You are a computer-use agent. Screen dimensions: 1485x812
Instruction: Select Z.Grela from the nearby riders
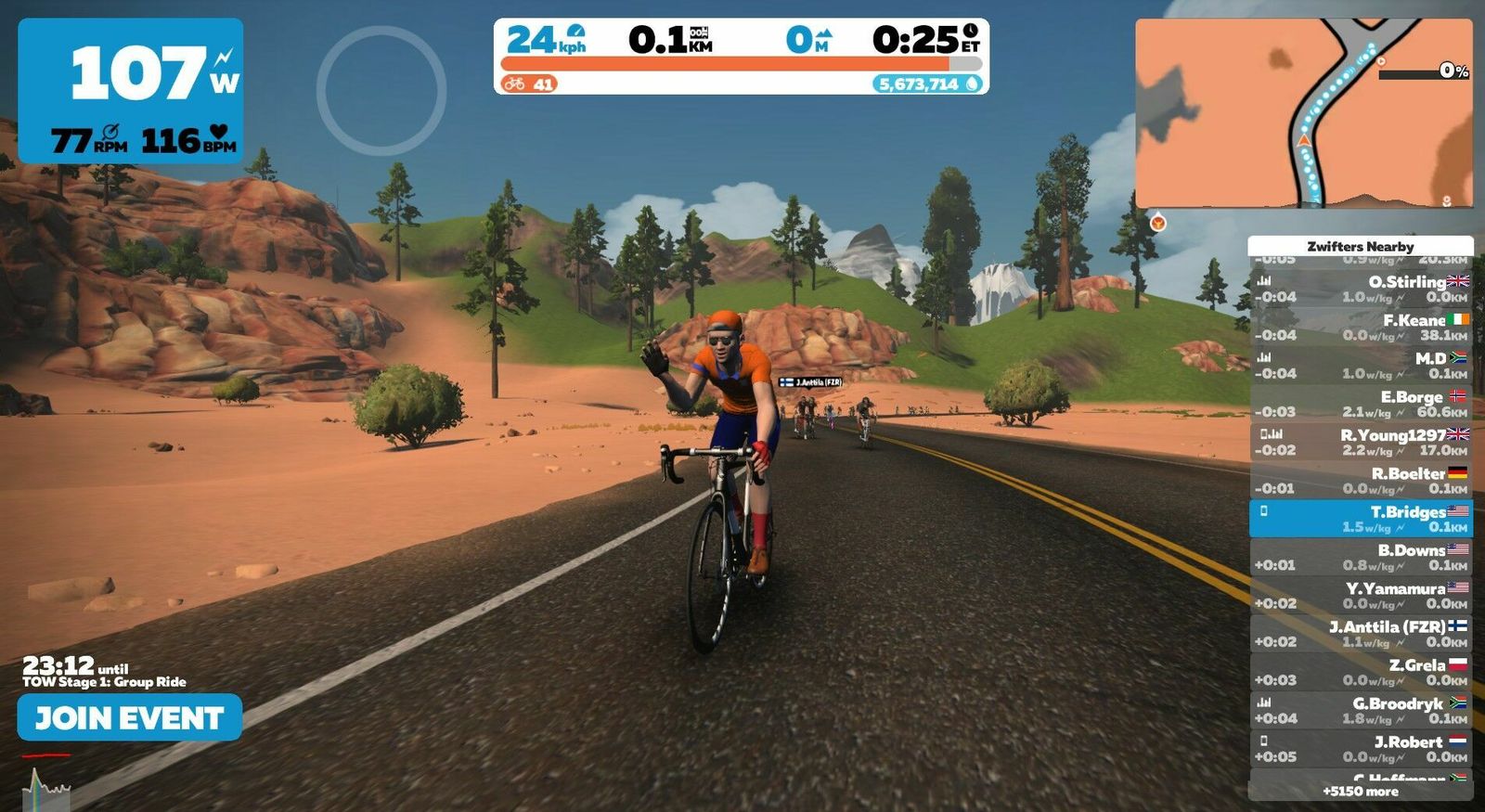(1360, 672)
